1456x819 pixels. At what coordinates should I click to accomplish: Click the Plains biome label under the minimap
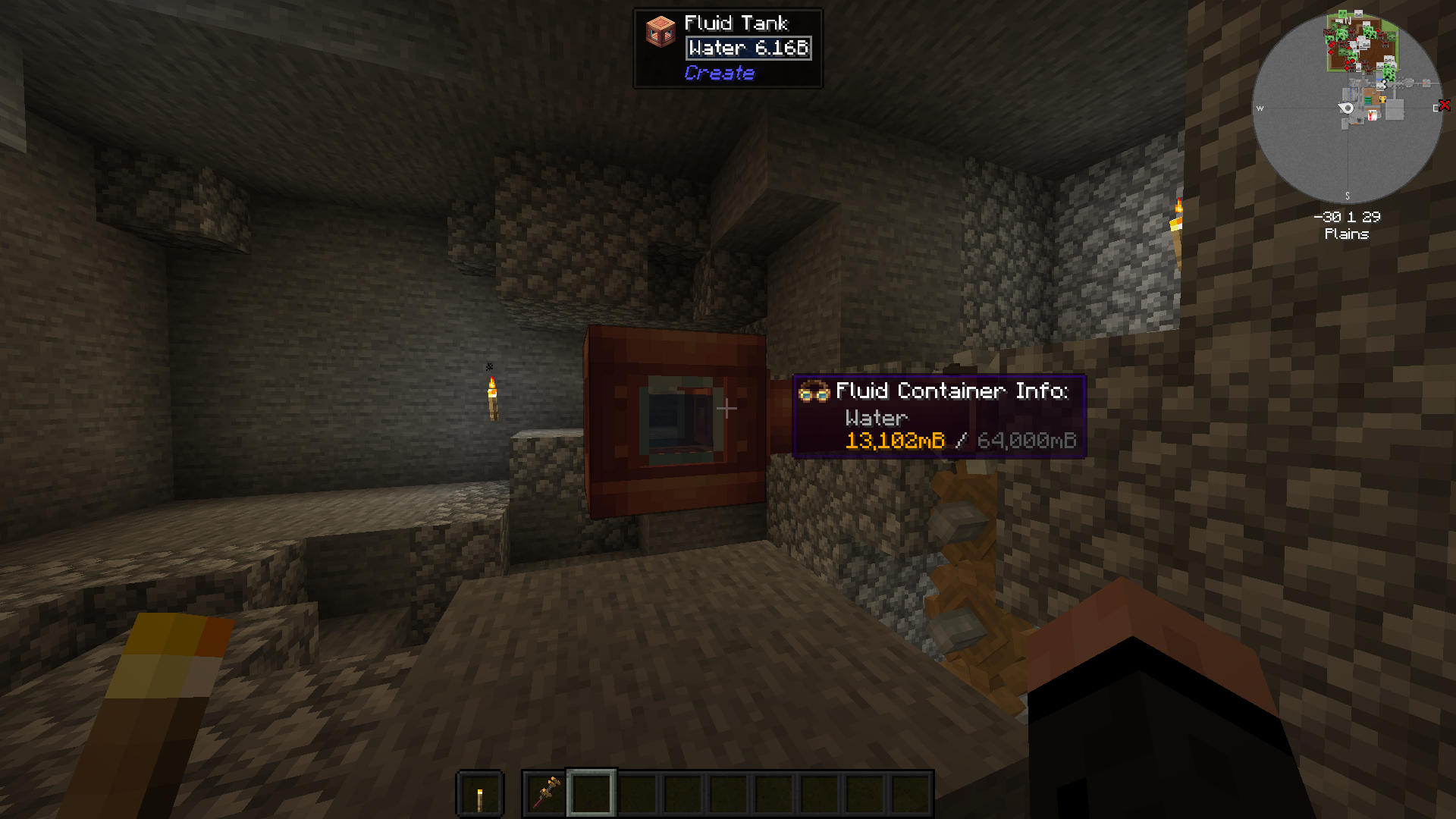click(1347, 234)
